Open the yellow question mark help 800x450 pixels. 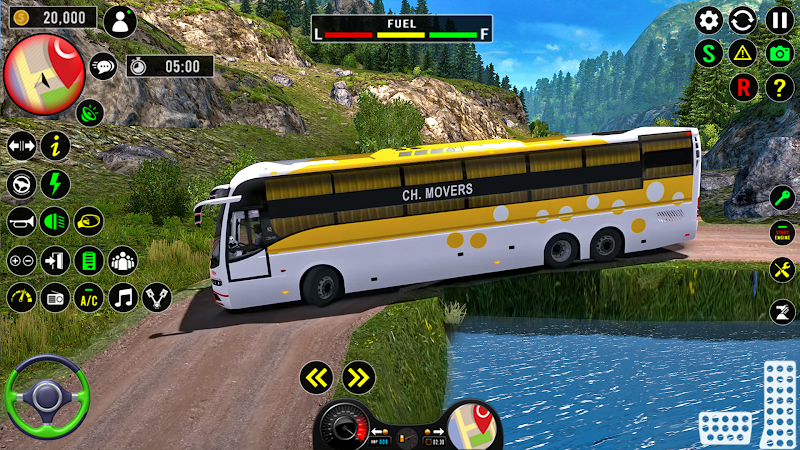pos(779,87)
